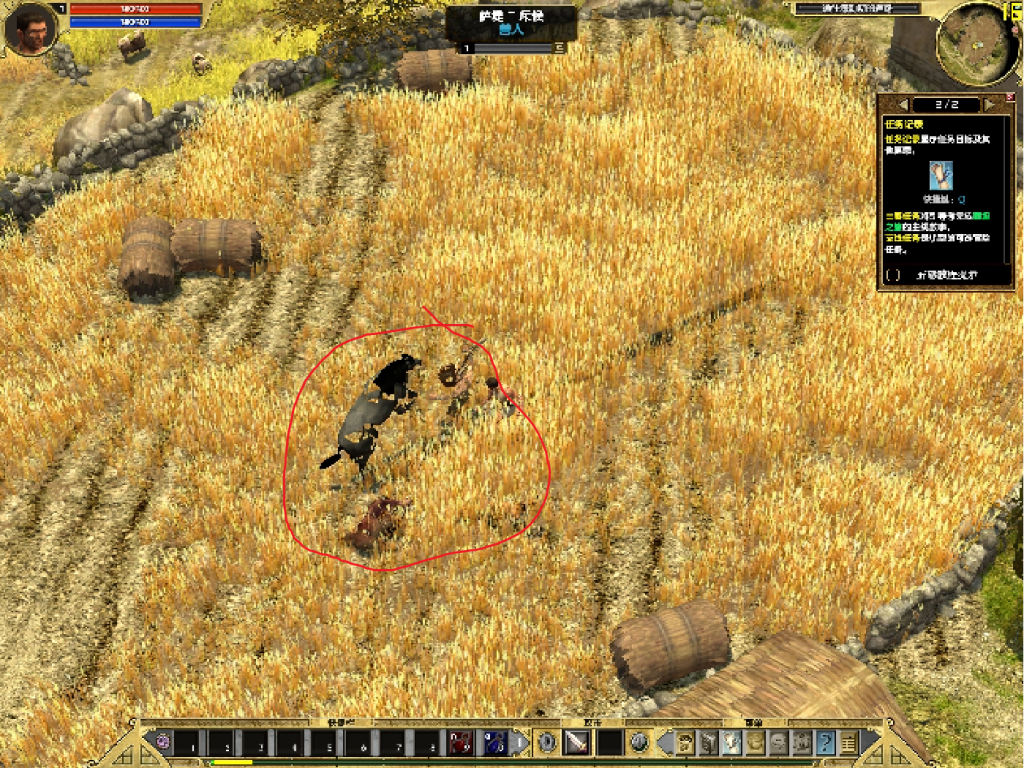Expand the hotbar with the right arrow

[520, 743]
